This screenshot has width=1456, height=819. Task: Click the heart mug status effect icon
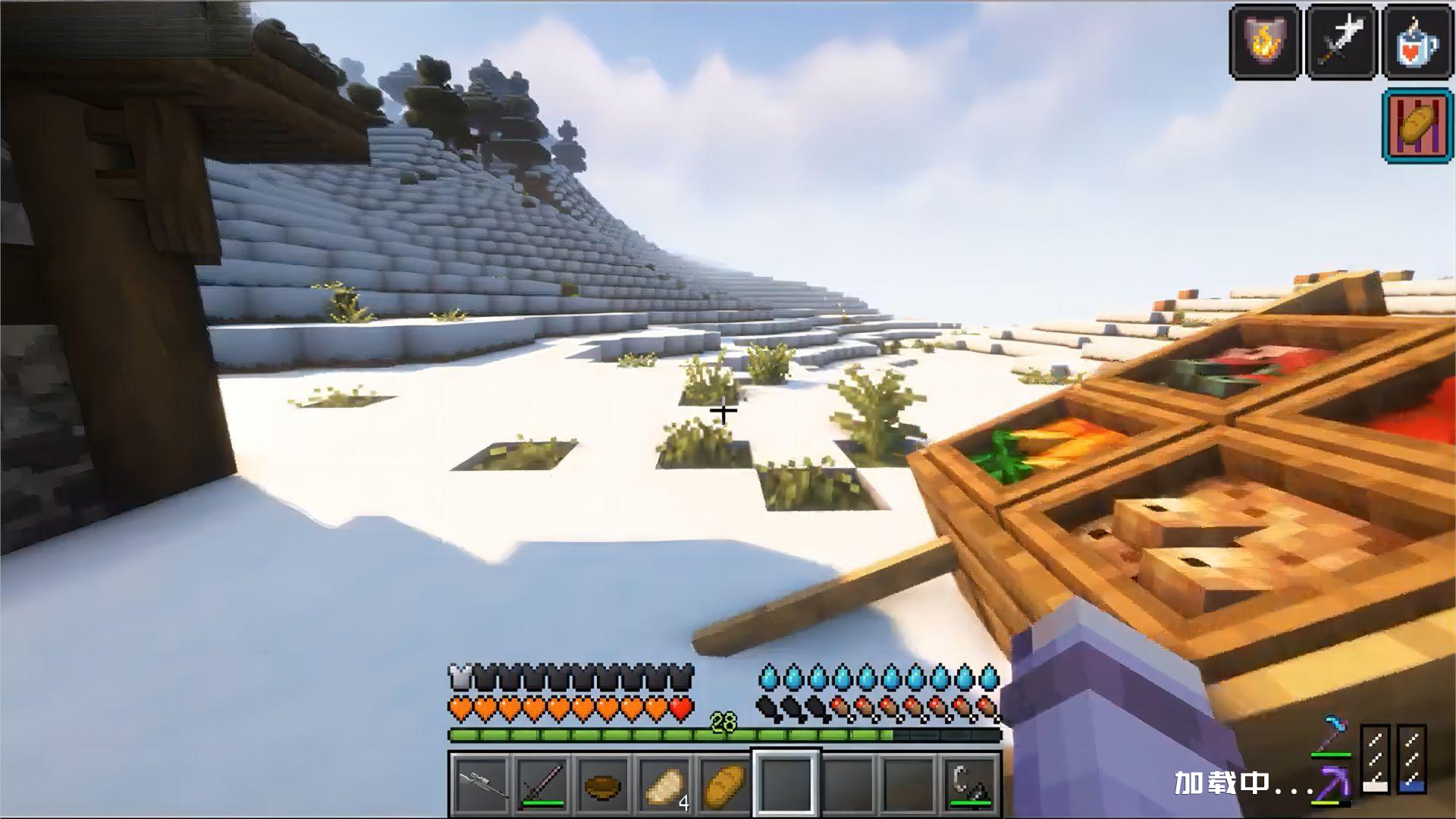coord(1417,40)
